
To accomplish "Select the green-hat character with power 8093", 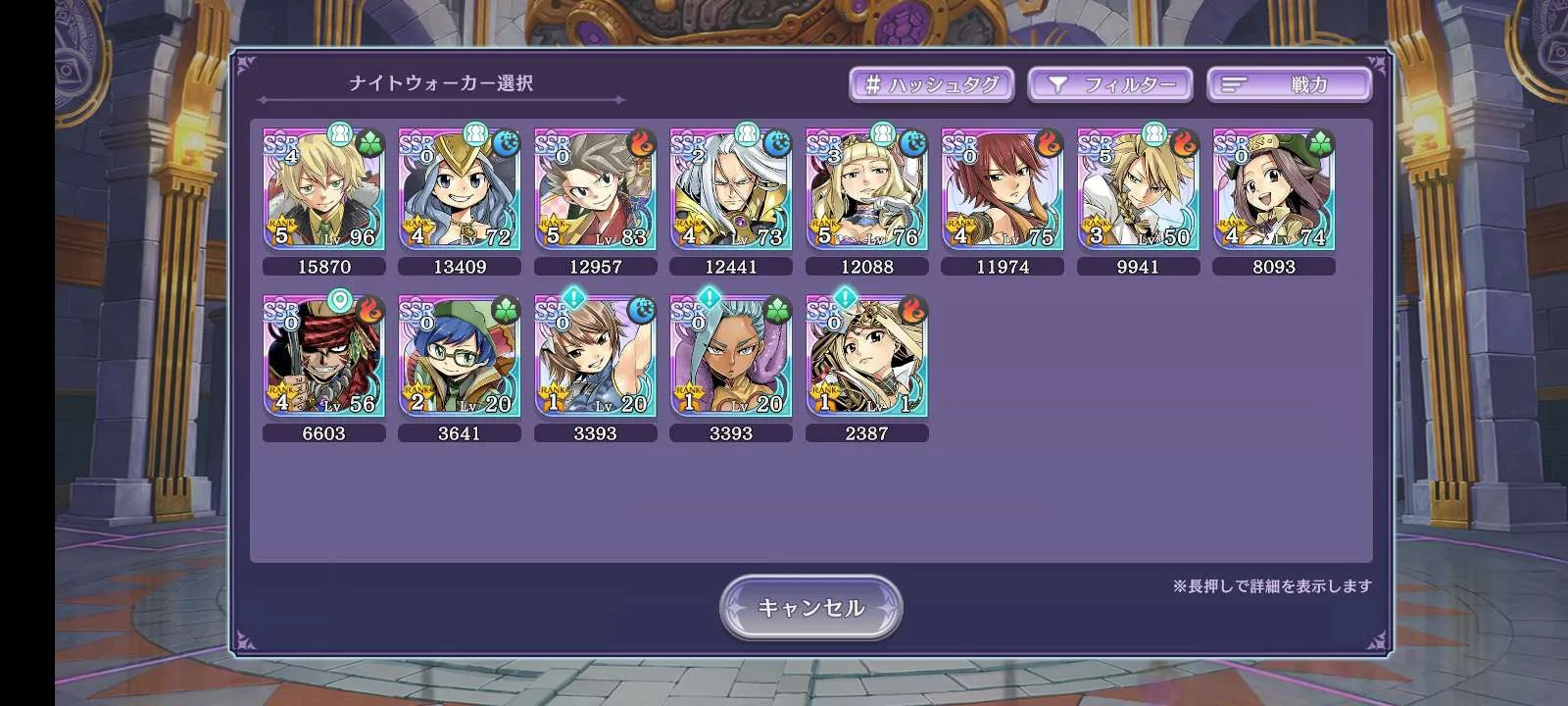I will pyautogui.click(x=1274, y=190).
